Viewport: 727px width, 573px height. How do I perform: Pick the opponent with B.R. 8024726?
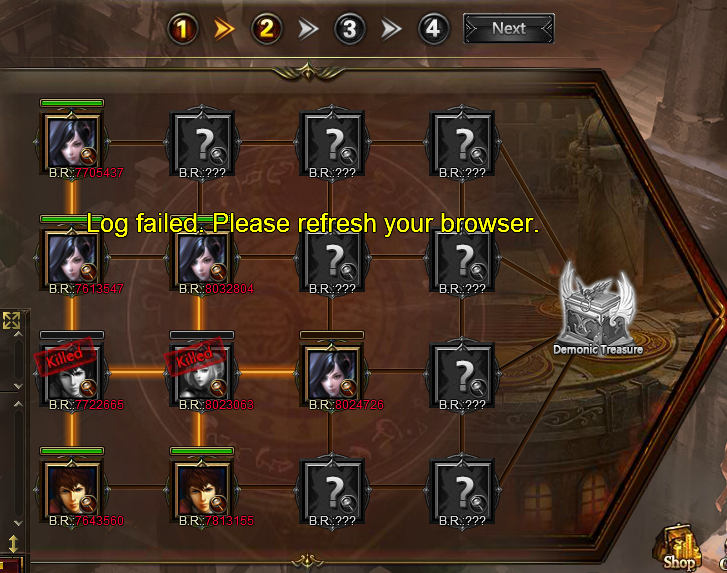coord(332,373)
